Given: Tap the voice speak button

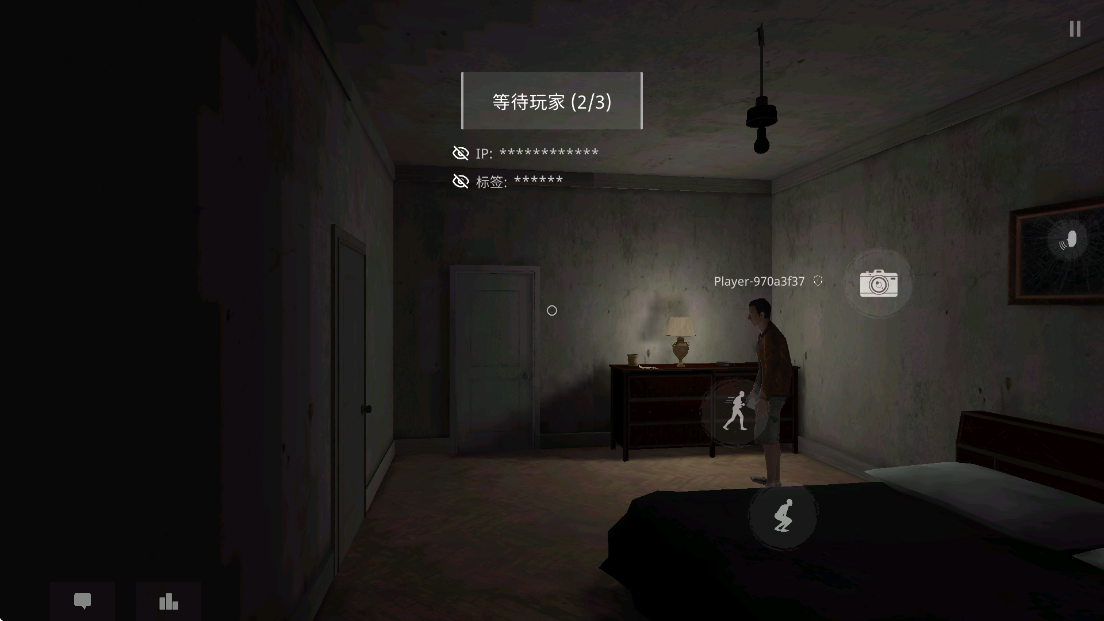Looking at the screenshot, I should point(1068,240).
